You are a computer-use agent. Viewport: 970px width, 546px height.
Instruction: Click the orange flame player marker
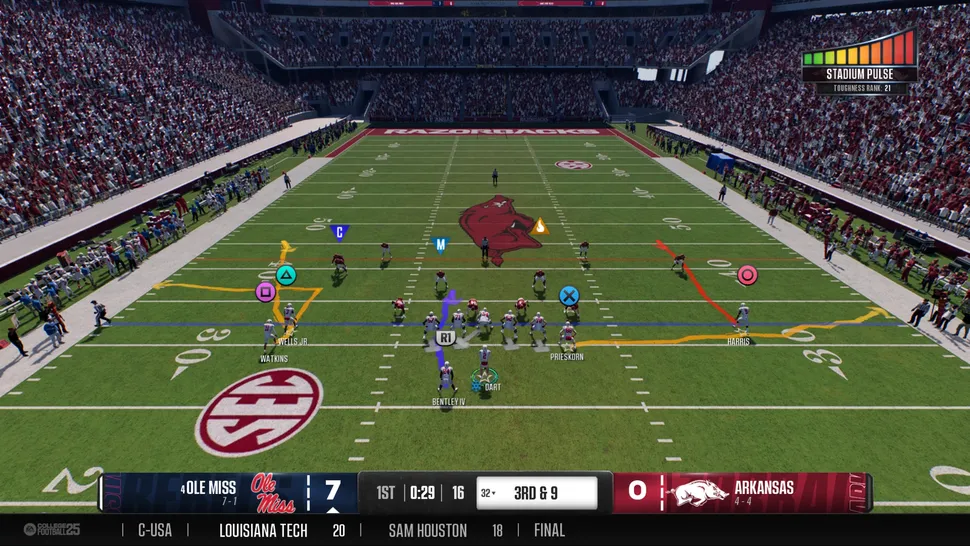[540, 226]
